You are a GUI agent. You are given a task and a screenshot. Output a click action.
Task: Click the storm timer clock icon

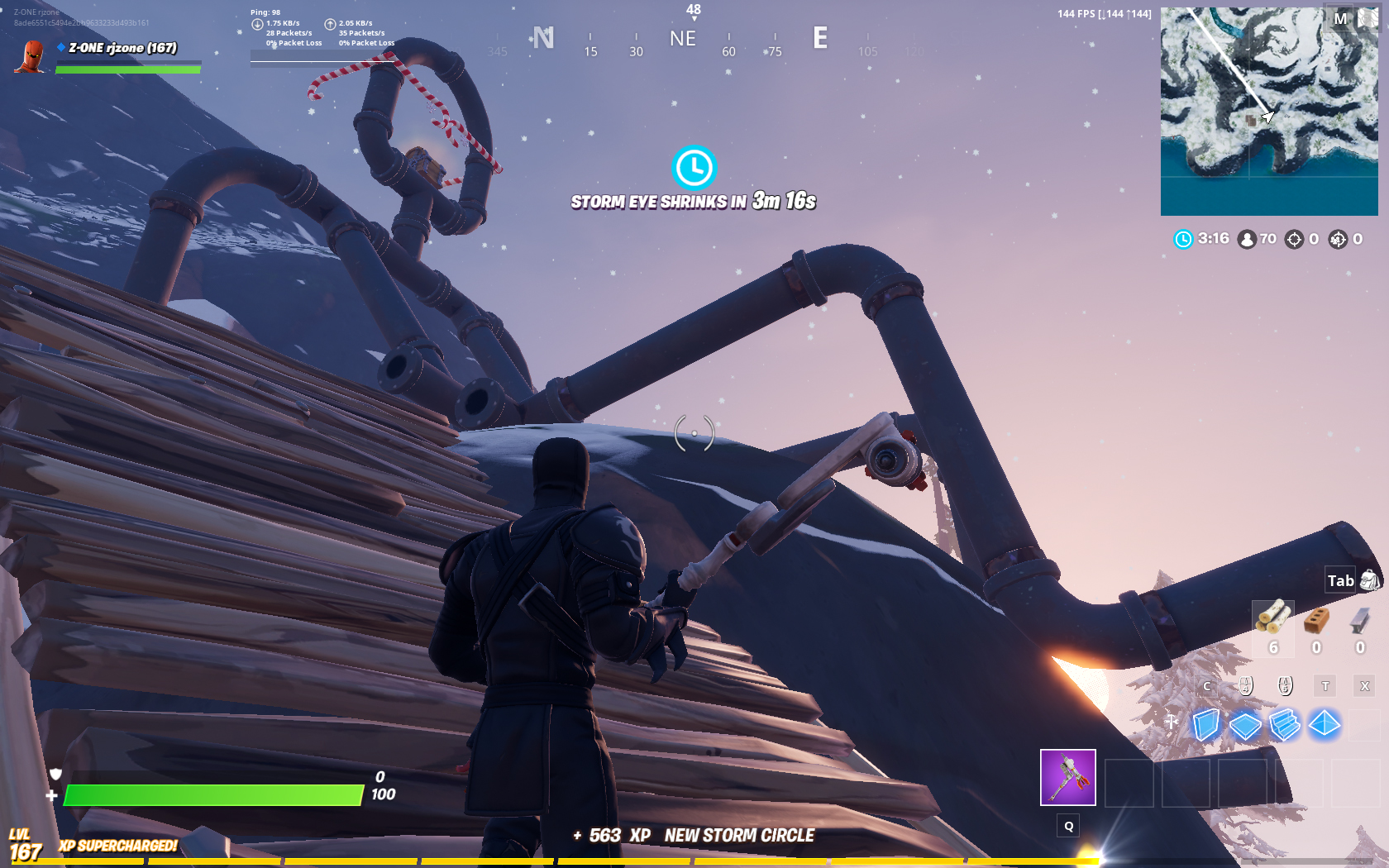pos(694,168)
